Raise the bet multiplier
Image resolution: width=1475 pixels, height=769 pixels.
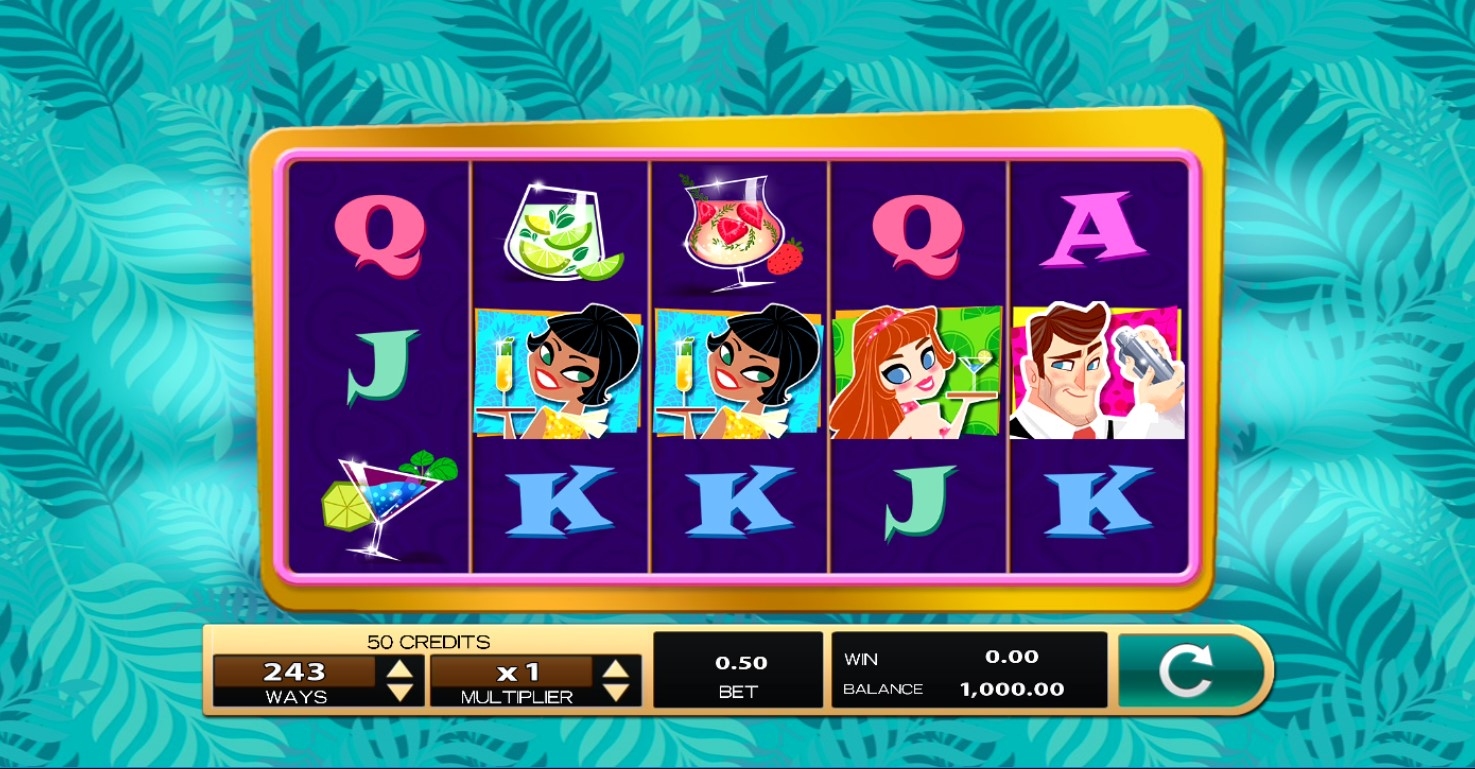click(616, 669)
